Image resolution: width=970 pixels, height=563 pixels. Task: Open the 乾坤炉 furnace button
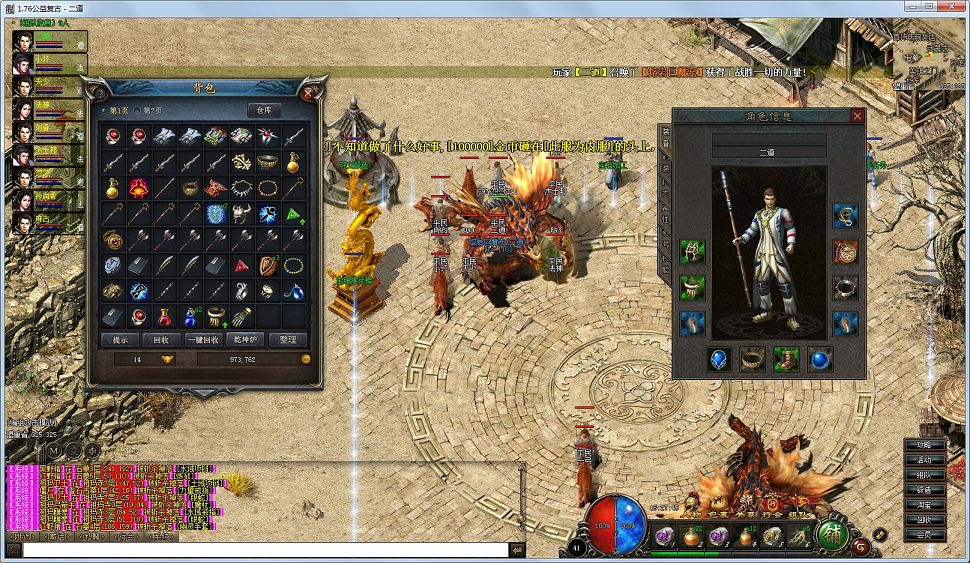point(245,339)
